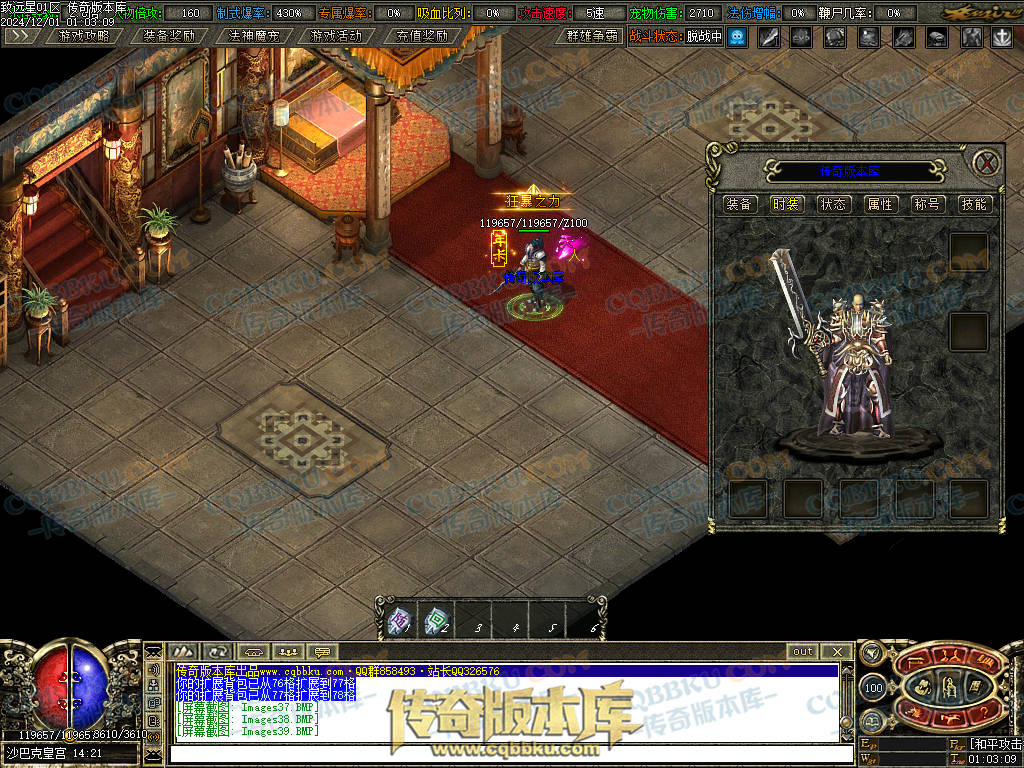
Task: Toggle the double-arrow expand button
Action: pos(22,36)
